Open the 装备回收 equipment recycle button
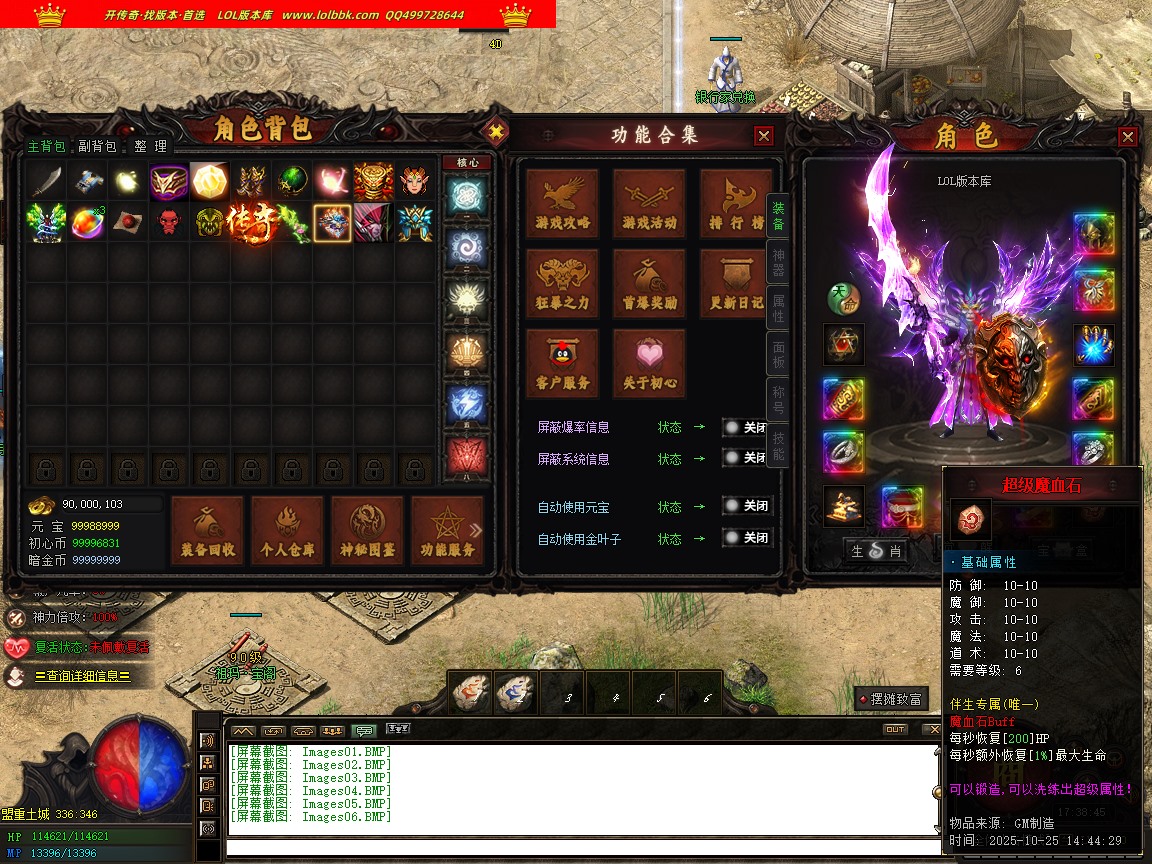Screen dimensions: 1152x864 (x=207, y=530)
